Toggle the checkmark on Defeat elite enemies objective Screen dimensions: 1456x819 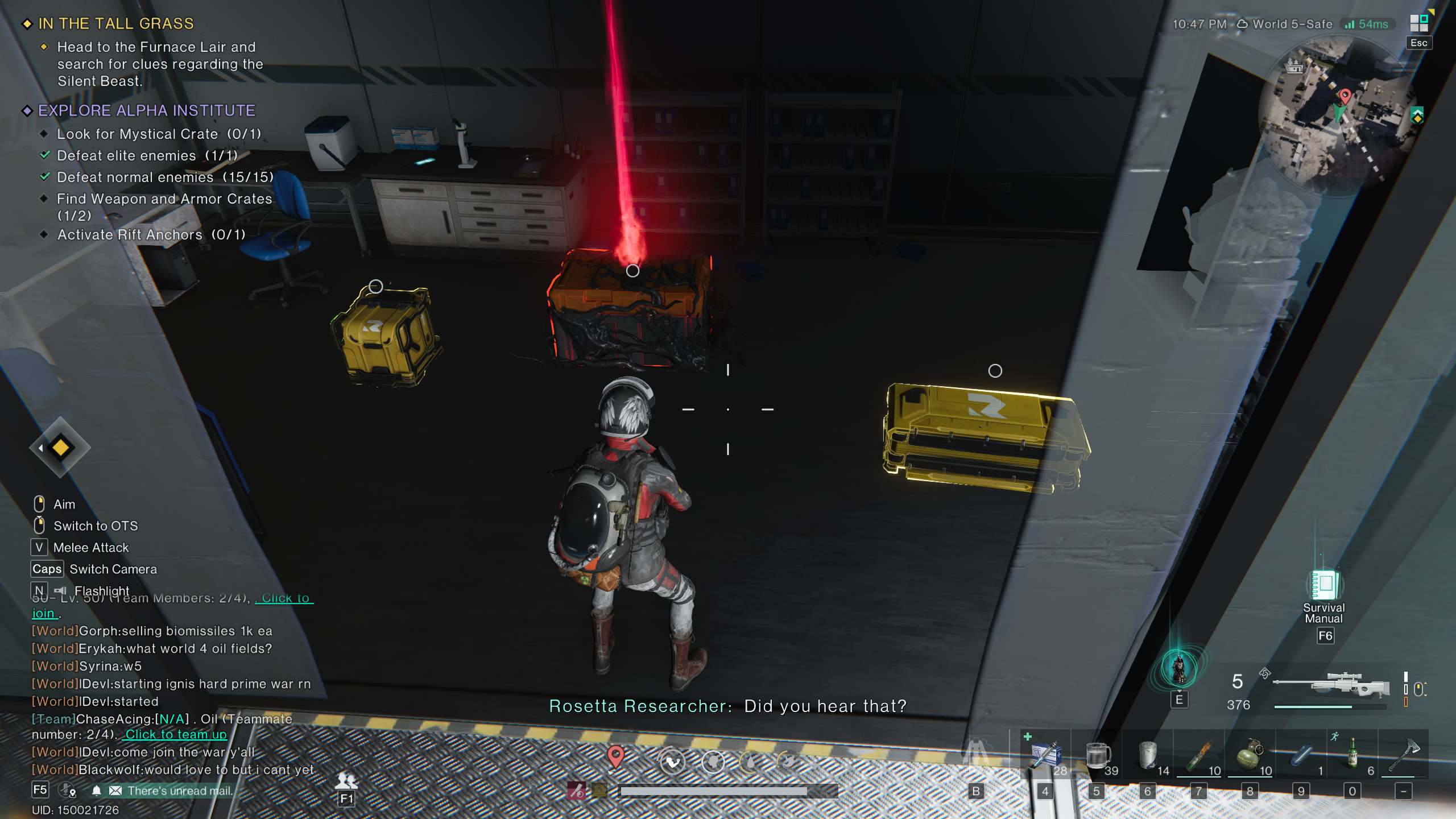pos(45,155)
